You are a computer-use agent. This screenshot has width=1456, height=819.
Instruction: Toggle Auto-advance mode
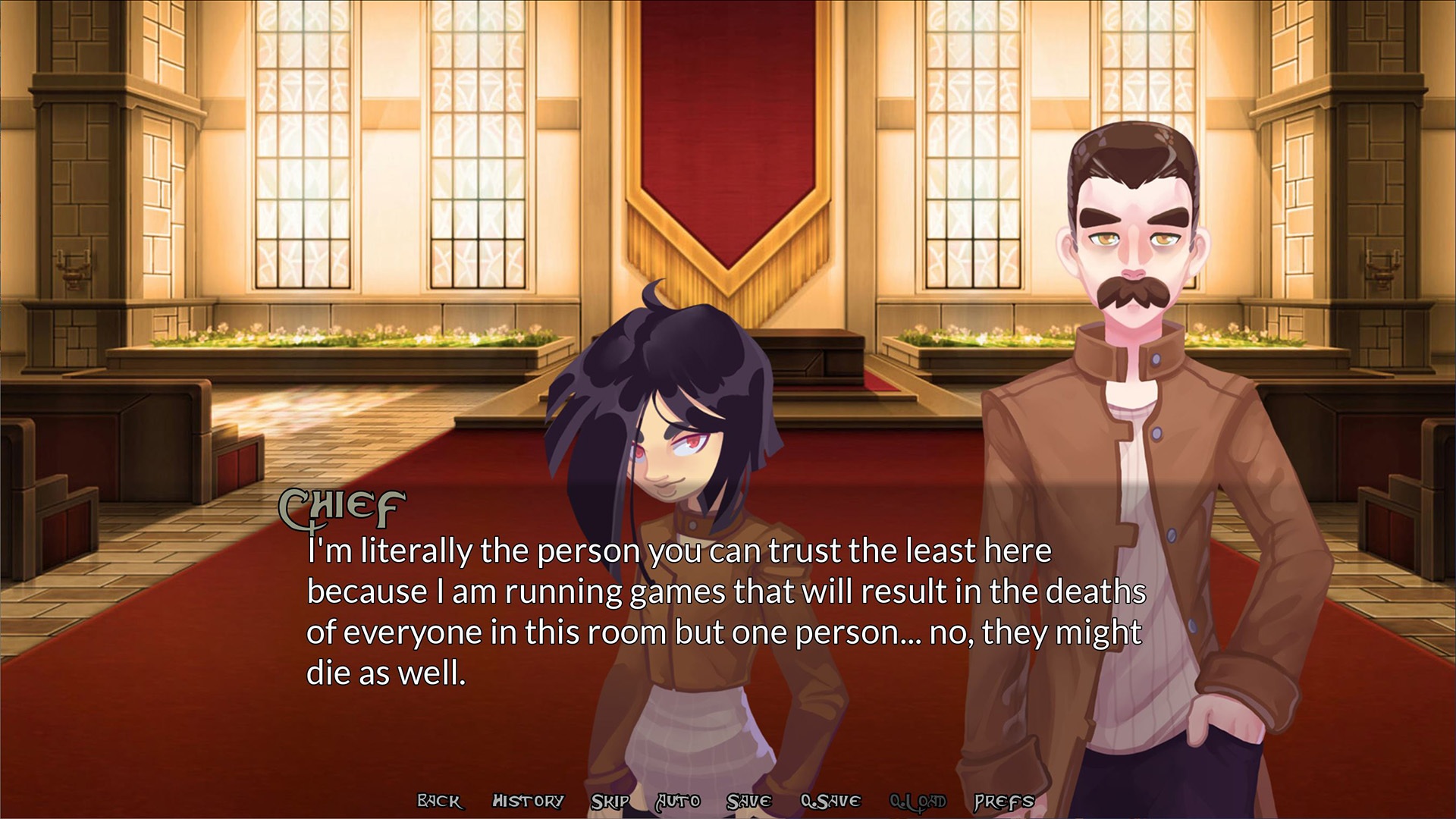click(678, 801)
